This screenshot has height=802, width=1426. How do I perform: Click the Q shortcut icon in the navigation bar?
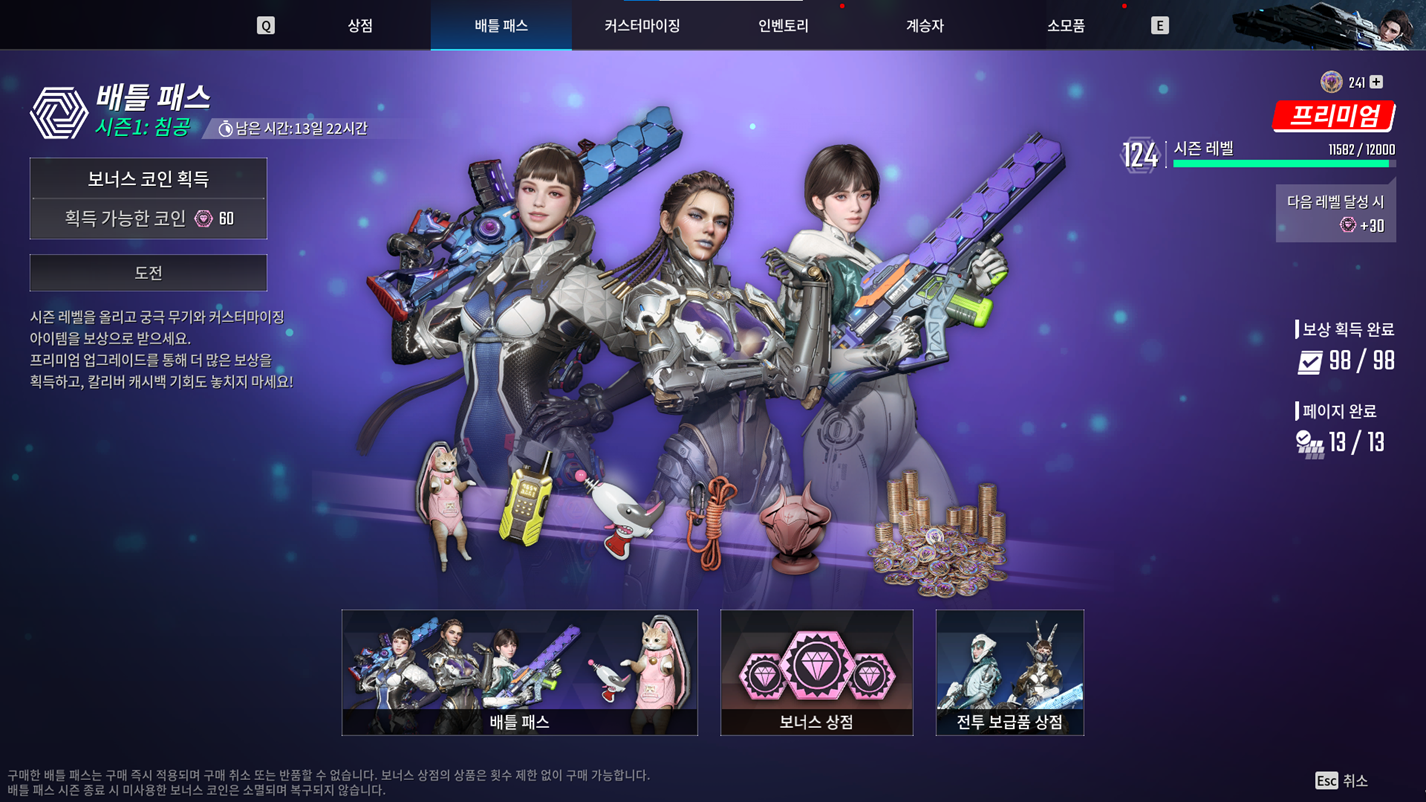click(266, 25)
